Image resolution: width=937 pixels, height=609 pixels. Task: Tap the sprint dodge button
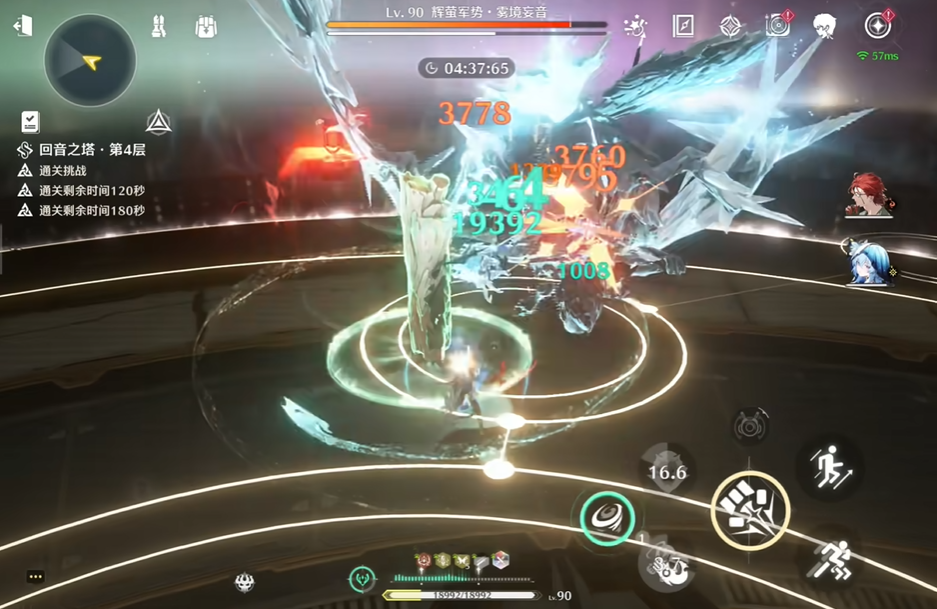point(832,556)
